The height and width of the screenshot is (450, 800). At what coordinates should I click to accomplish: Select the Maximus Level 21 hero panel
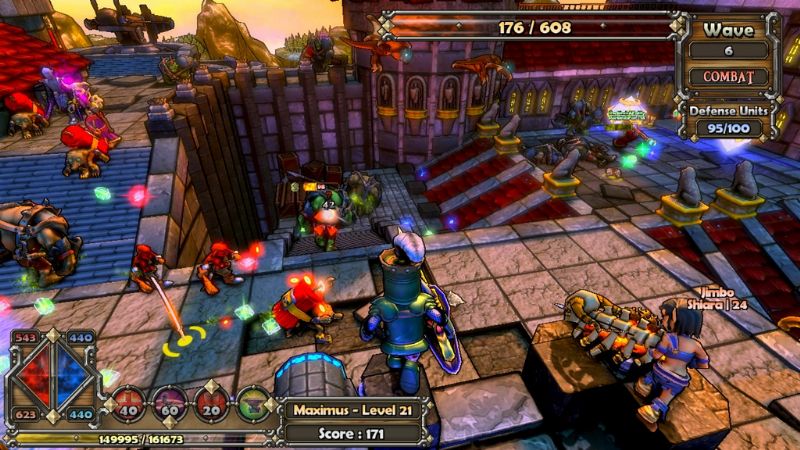click(351, 409)
